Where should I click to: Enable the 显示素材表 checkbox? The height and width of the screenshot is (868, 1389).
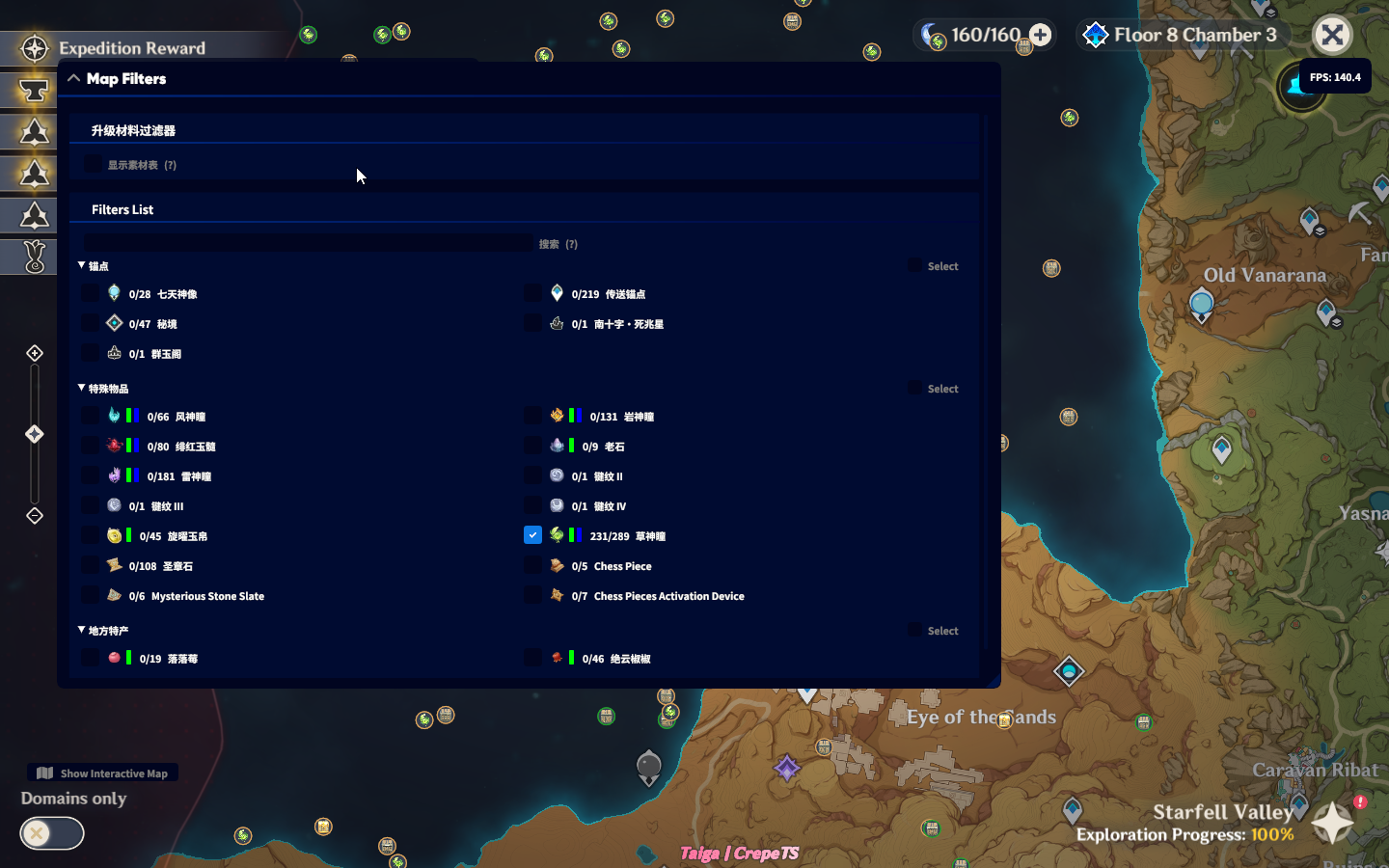point(92,164)
